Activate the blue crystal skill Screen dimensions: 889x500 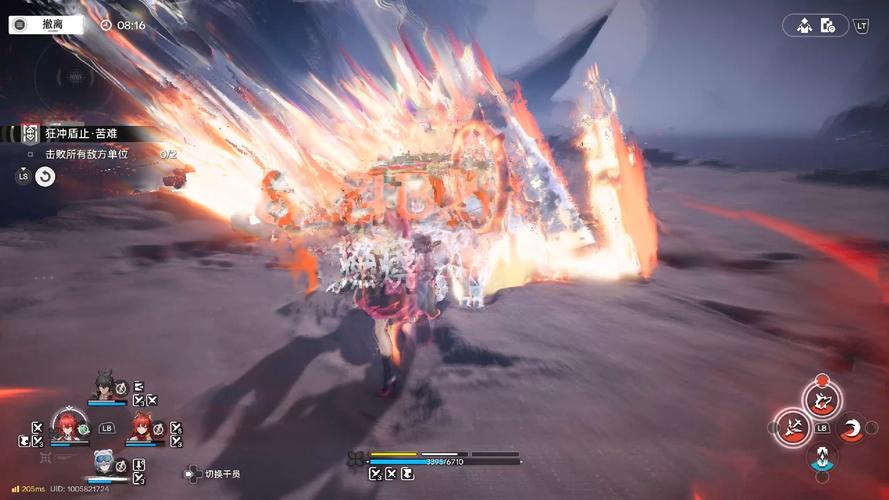[821, 456]
